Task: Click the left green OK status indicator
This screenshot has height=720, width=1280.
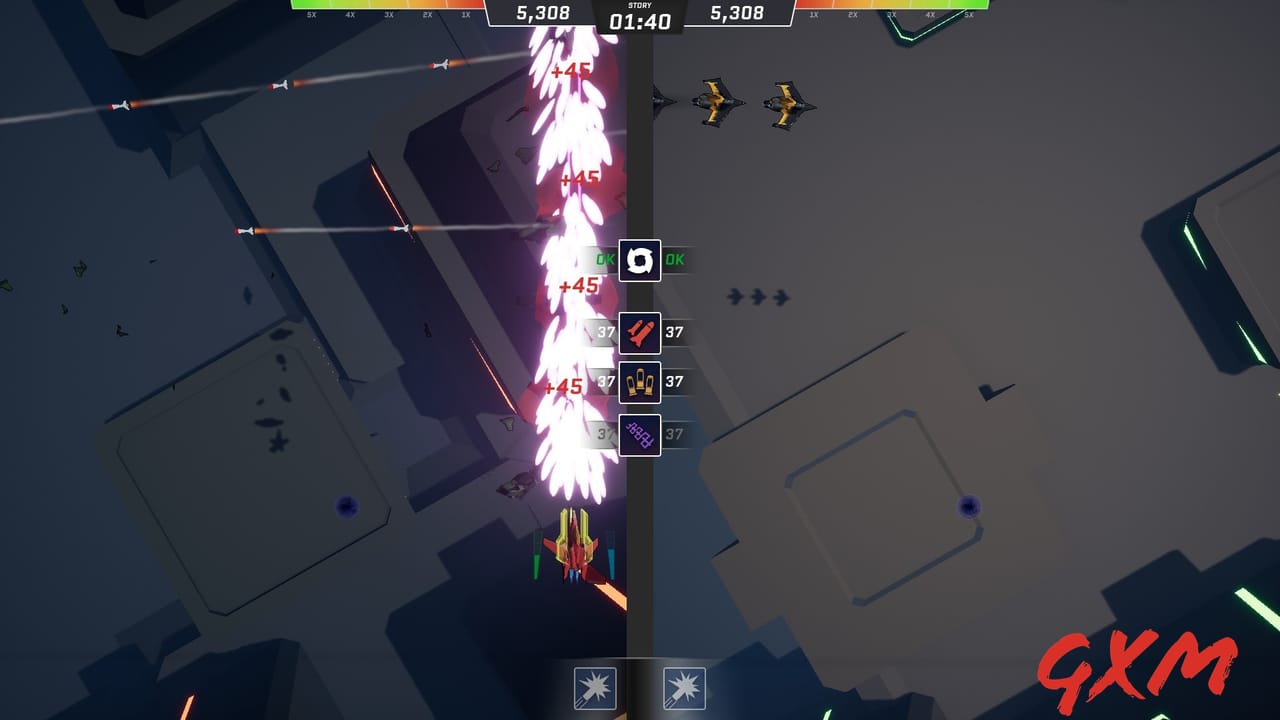Action: [603, 260]
